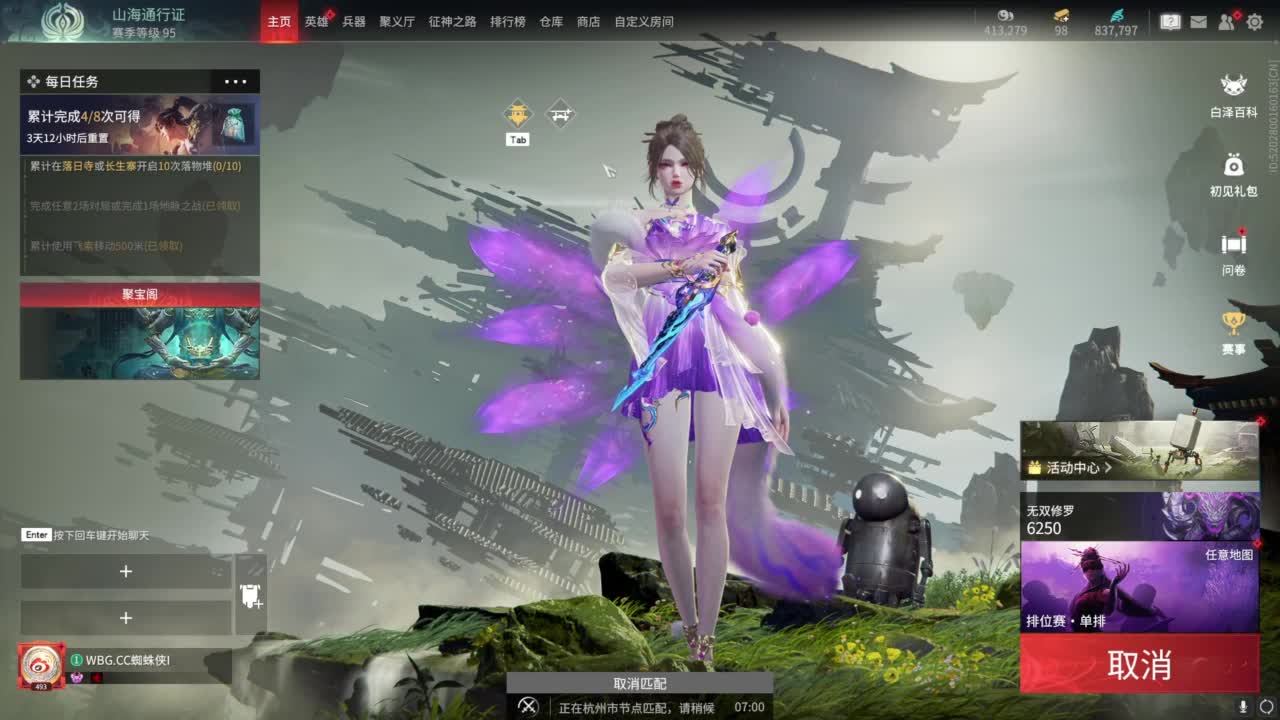Open the 问卷 survey panel
The height and width of the screenshot is (720, 1280).
(1233, 243)
